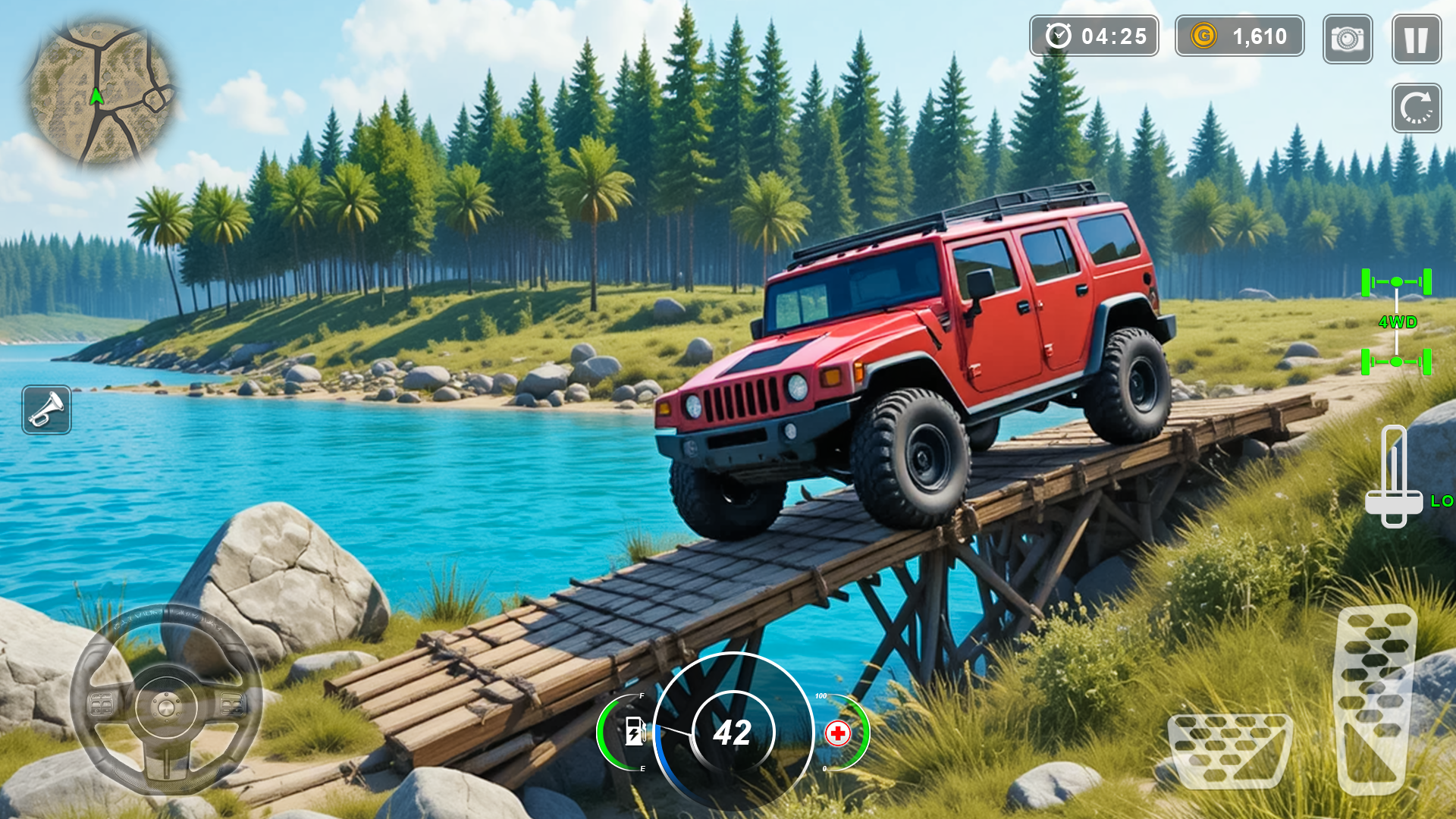The image size is (1456, 819).
Task: Toggle the 4WD drive mode
Action: point(1396,322)
